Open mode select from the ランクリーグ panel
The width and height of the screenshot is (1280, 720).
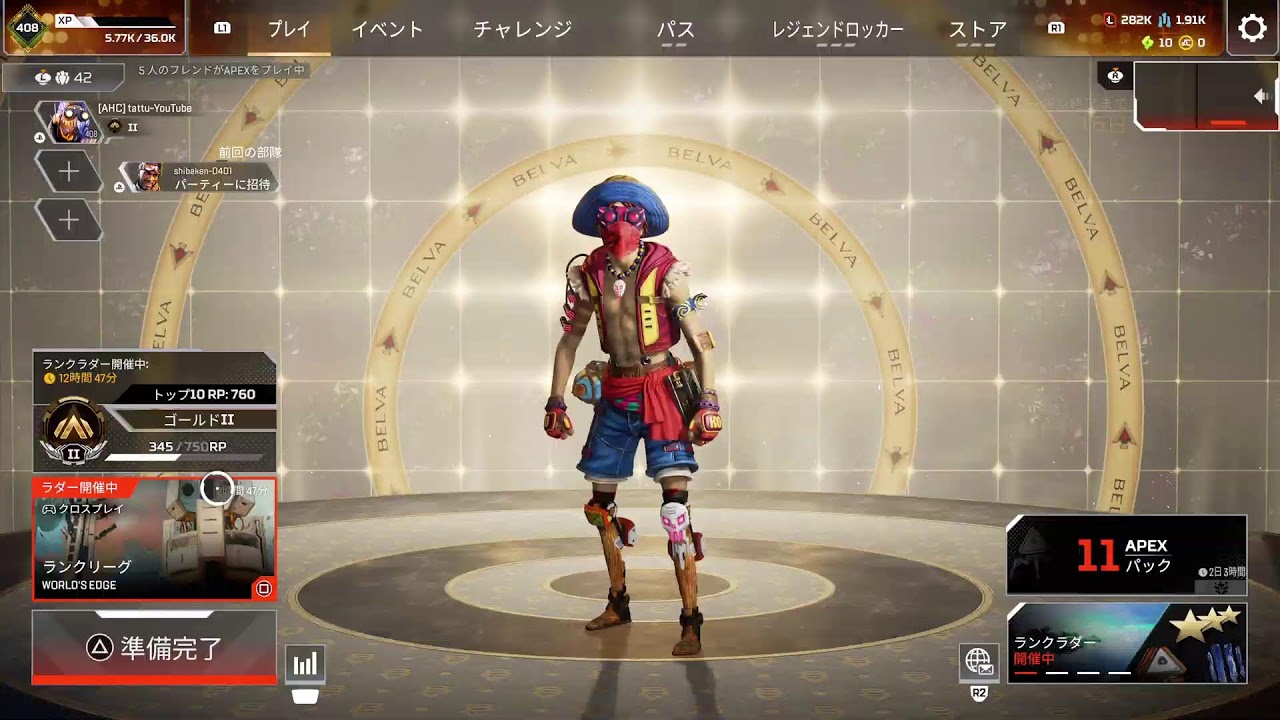coord(155,540)
